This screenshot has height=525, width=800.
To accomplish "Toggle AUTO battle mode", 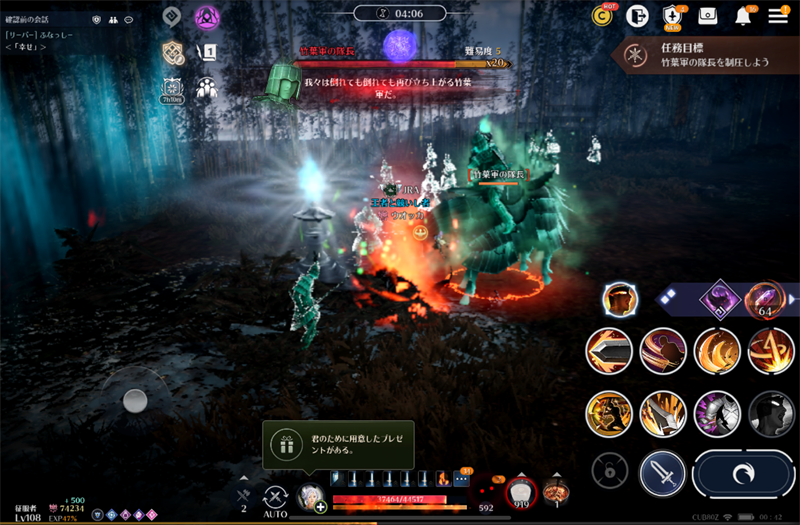I will pos(276,498).
